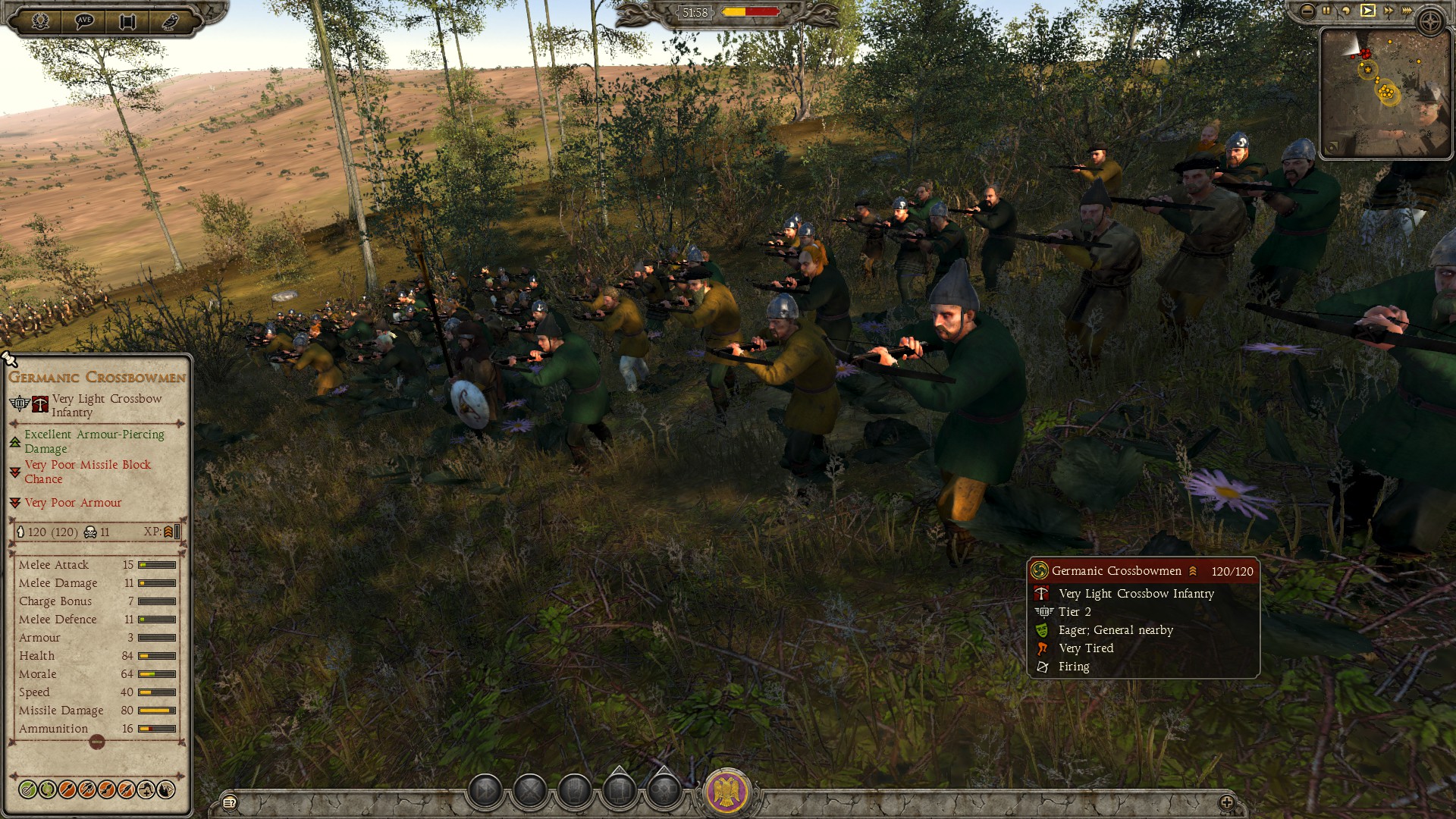
Task: Open the scroll objectives icon
Action: pos(127,21)
